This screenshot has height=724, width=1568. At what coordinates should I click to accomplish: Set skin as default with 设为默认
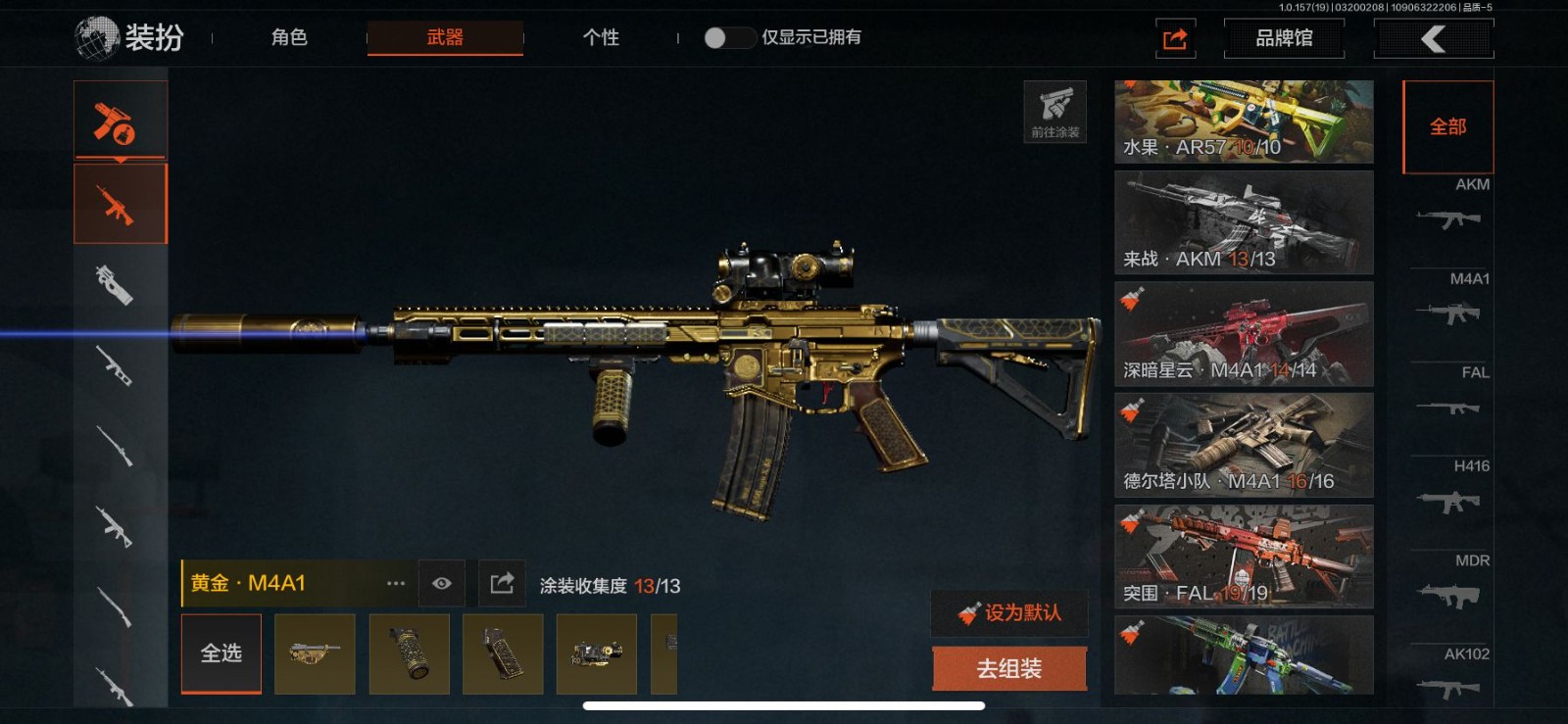coord(1009,613)
